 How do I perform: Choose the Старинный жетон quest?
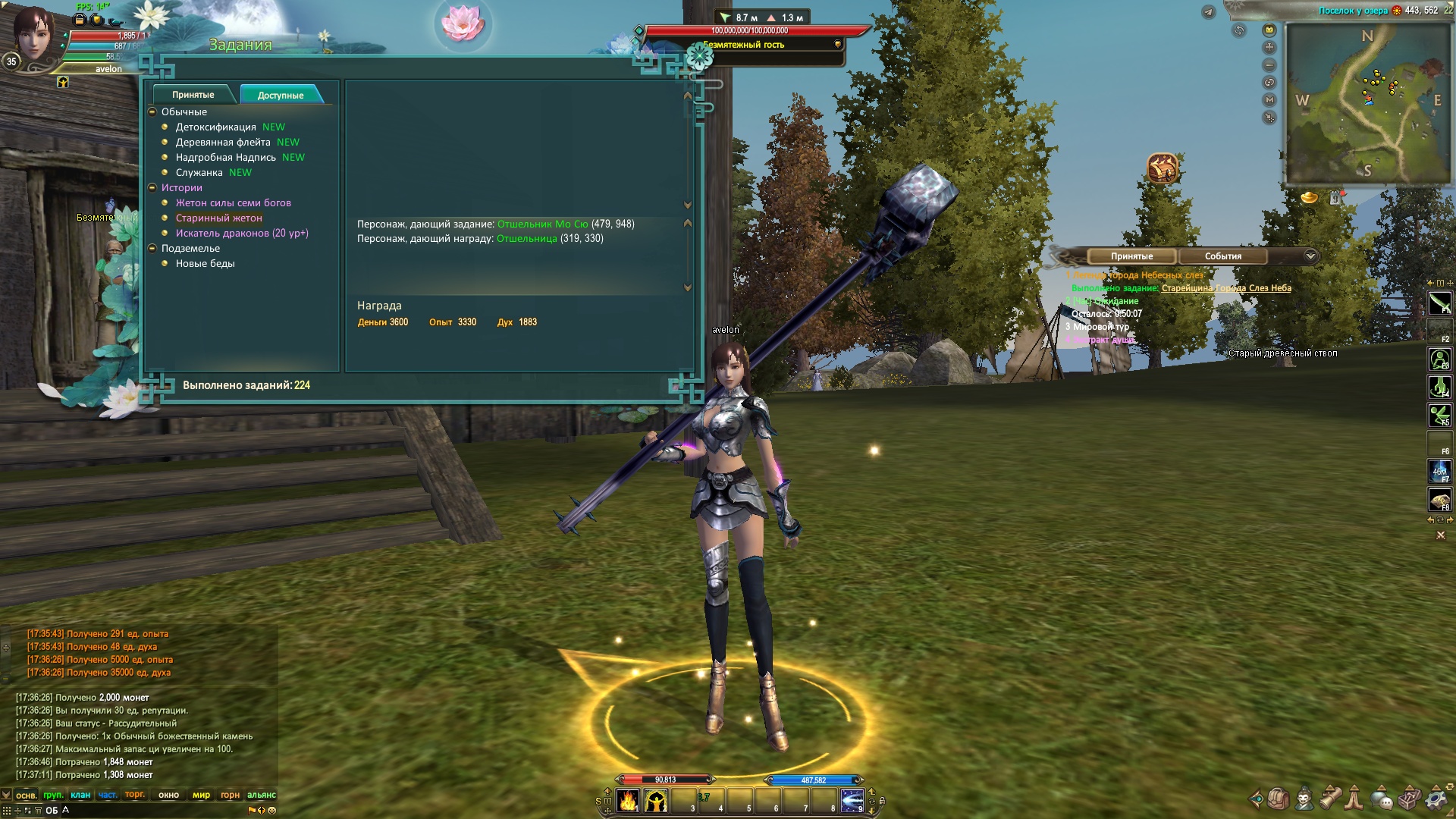pos(218,218)
